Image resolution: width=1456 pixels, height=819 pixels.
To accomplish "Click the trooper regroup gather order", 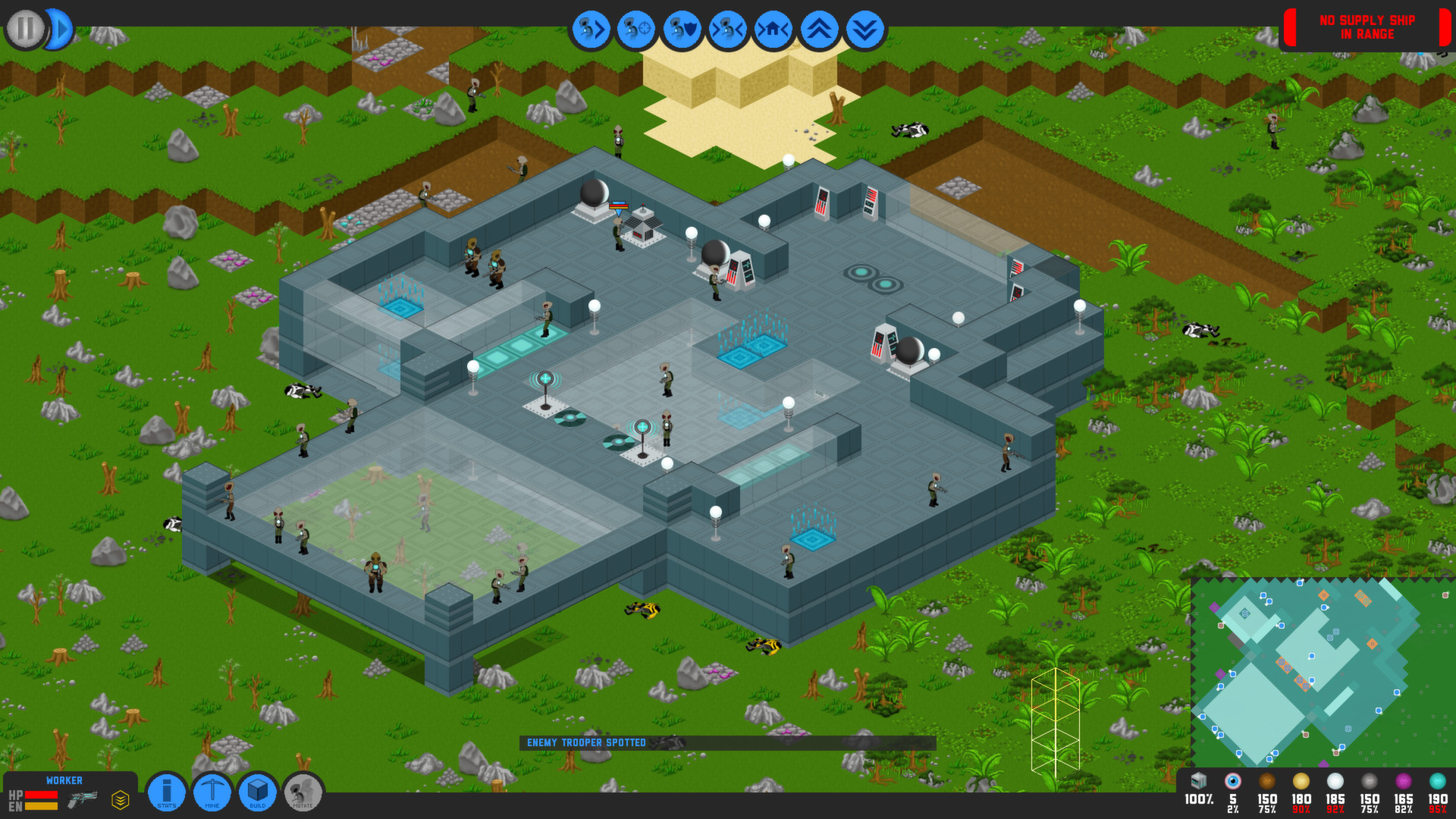I will coord(726,29).
